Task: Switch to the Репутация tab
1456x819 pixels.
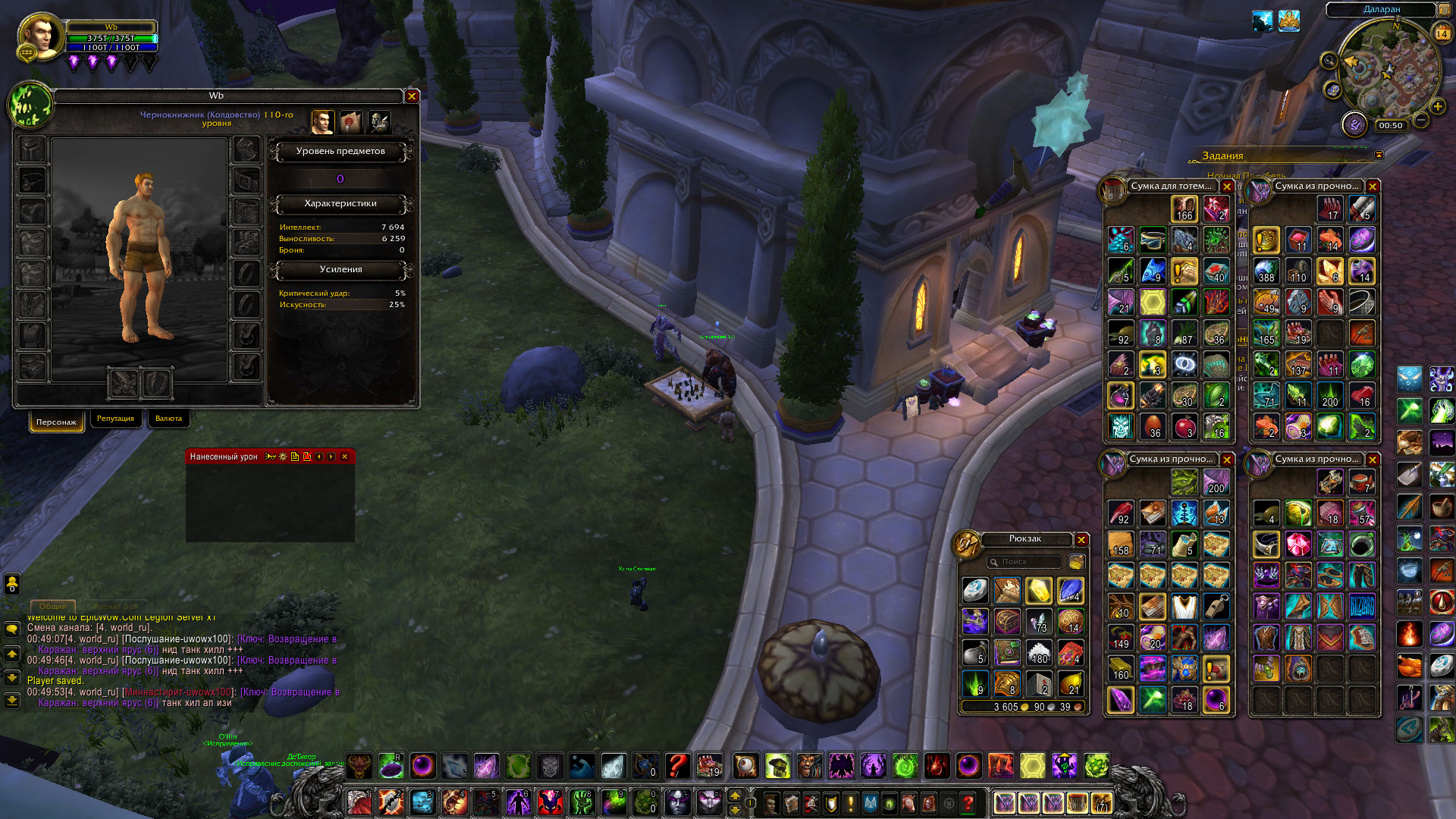Action: pyautogui.click(x=115, y=419)
